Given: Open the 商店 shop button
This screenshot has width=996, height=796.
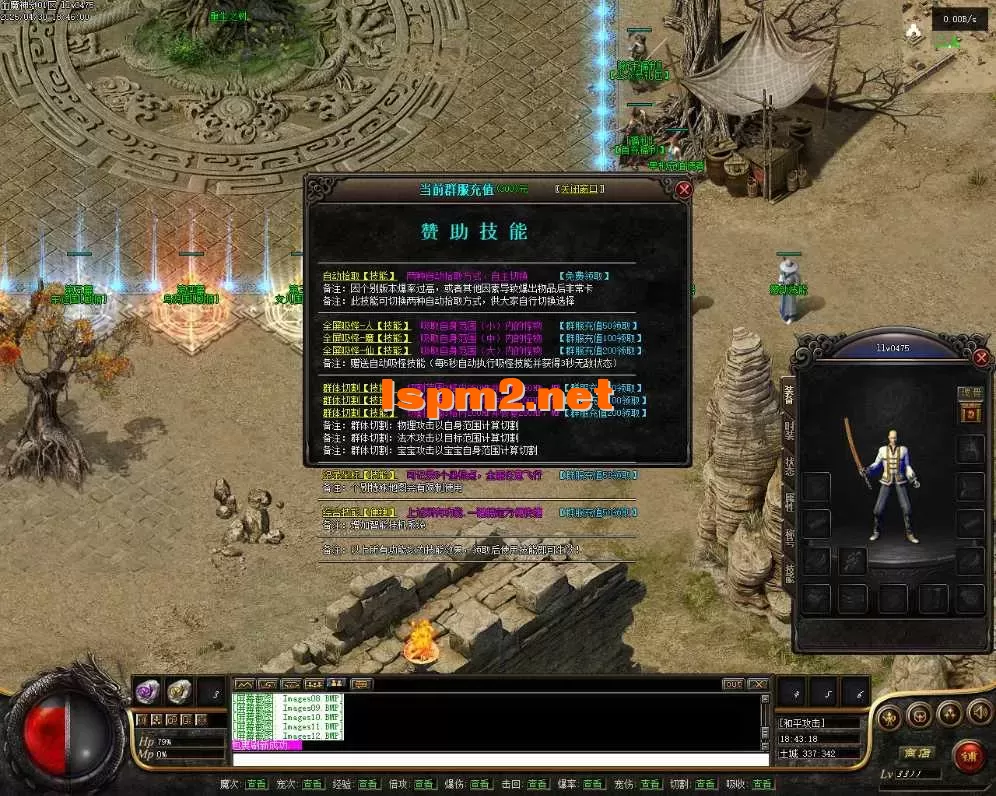Looking at the screenshot, I should point(917,752).
